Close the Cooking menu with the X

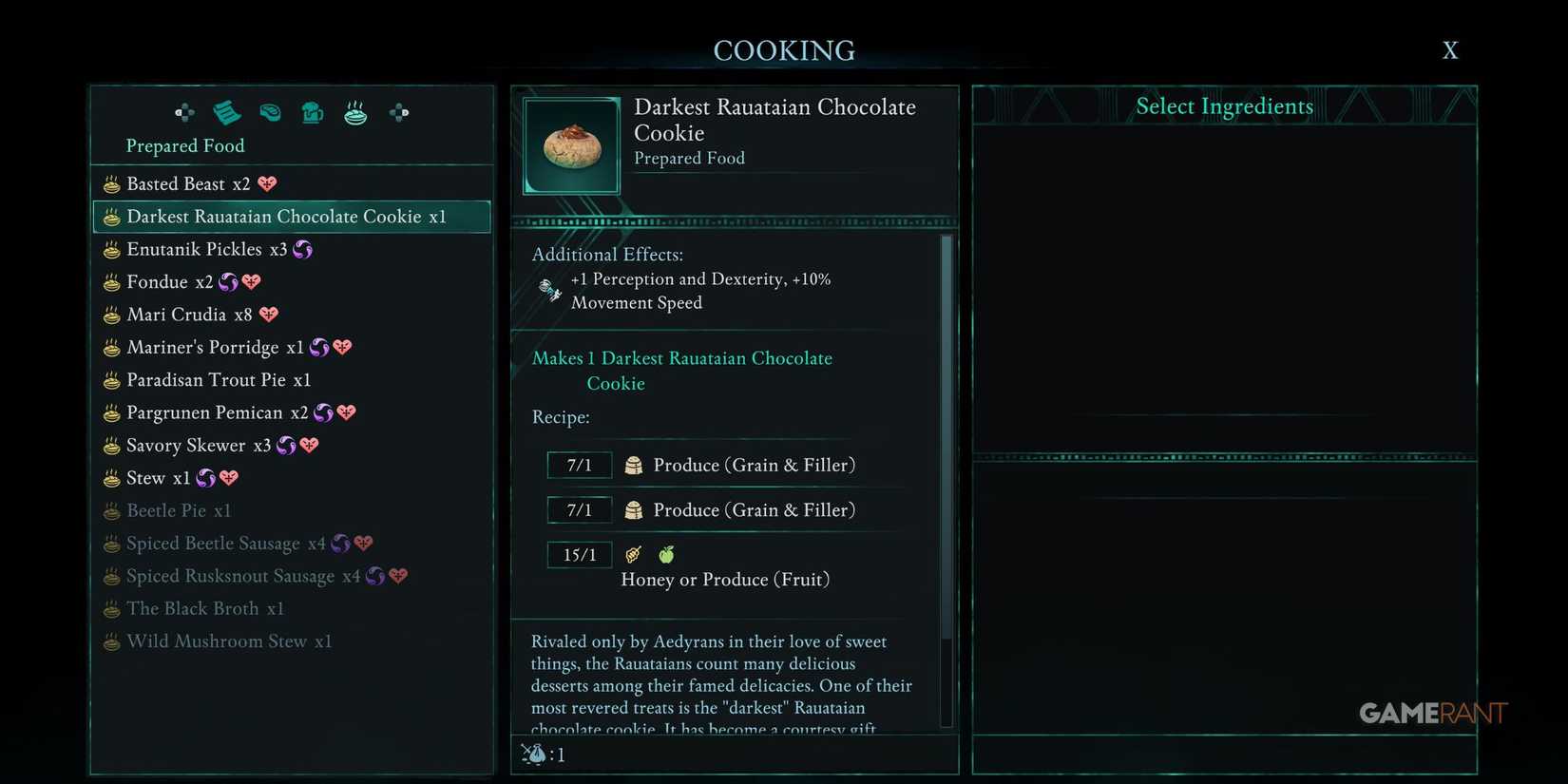1449,49
